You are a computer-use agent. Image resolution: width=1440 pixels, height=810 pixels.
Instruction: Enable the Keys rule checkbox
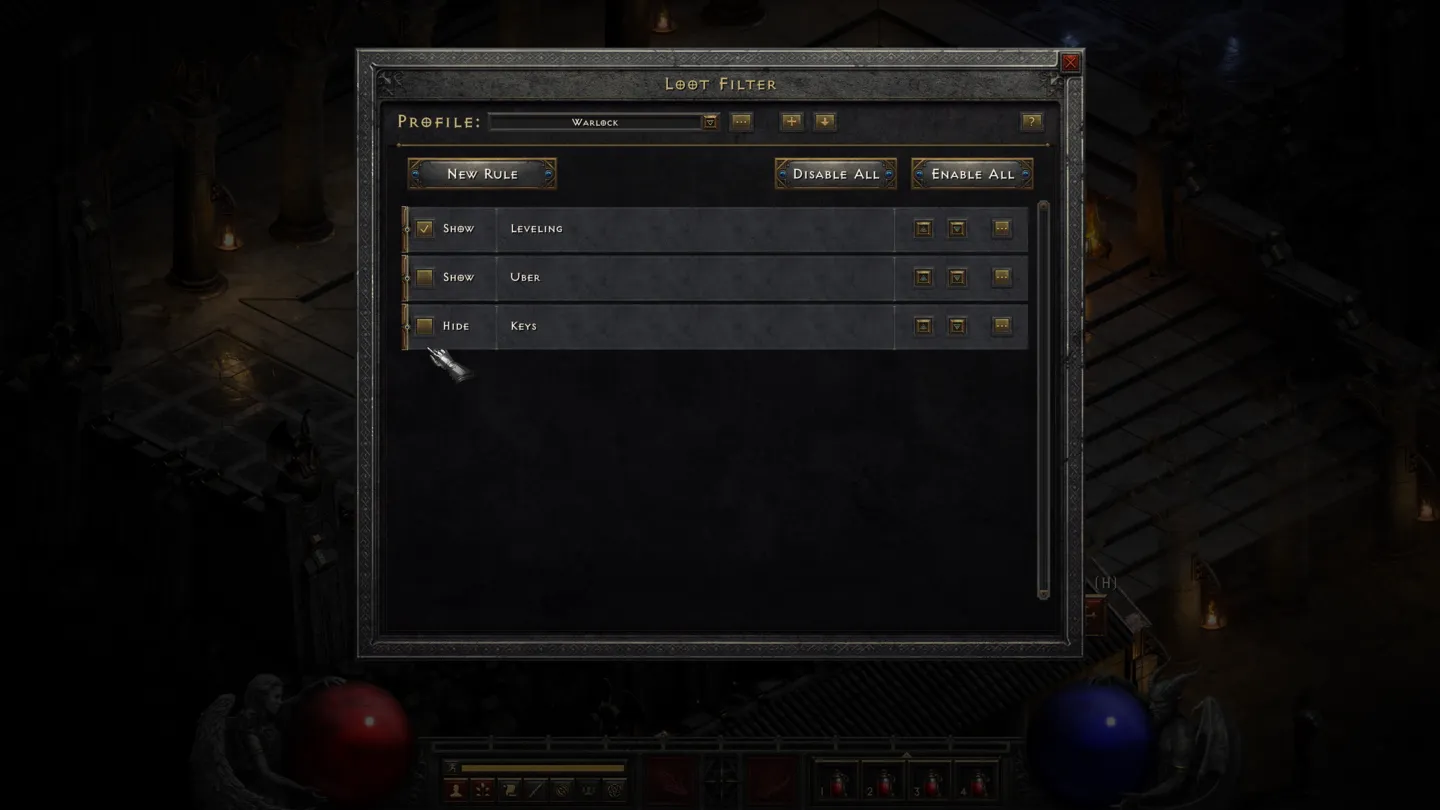[x=425, y=325]
